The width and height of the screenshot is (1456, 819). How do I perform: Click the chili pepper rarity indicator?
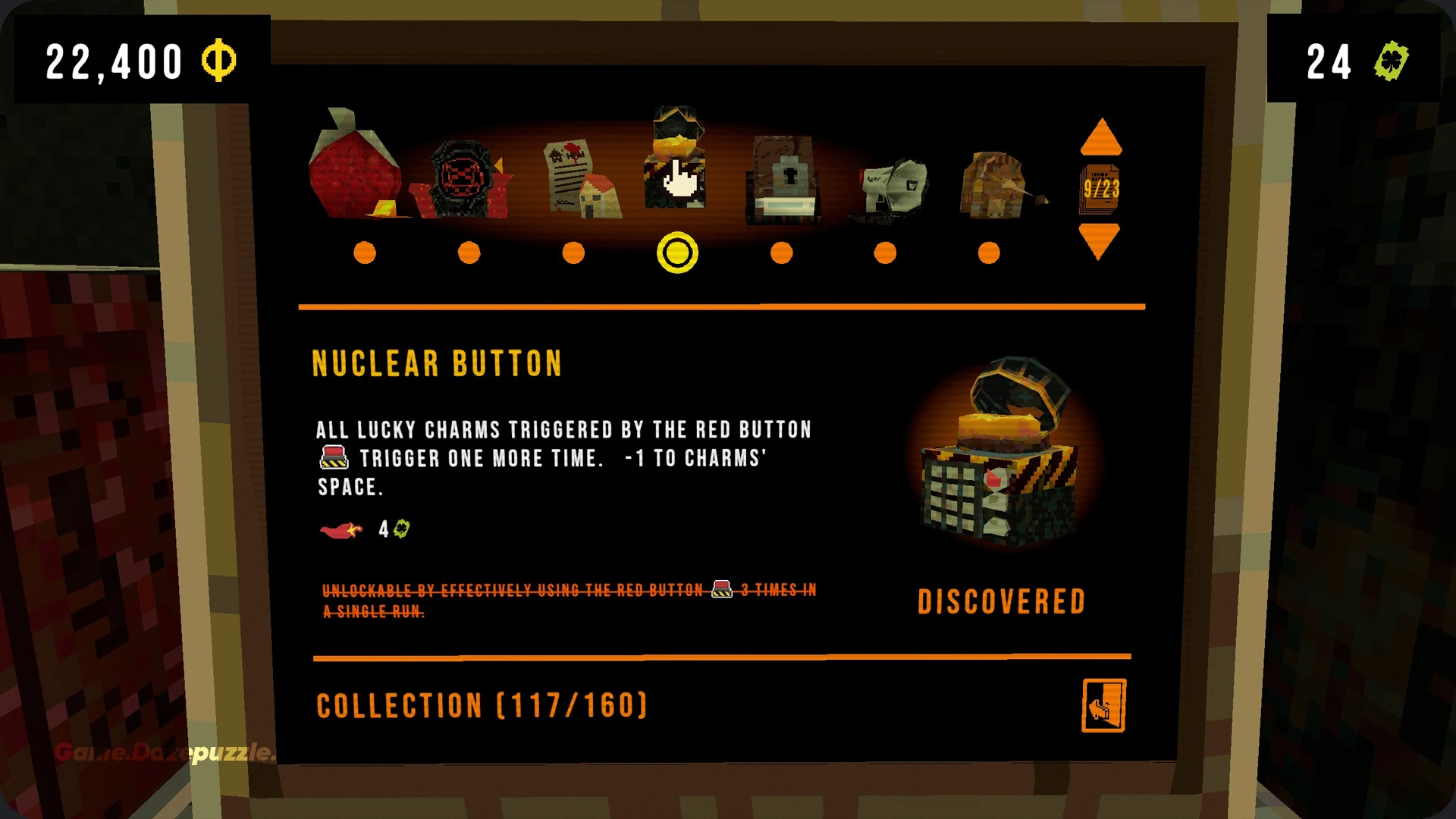click(x=340, y=529)
